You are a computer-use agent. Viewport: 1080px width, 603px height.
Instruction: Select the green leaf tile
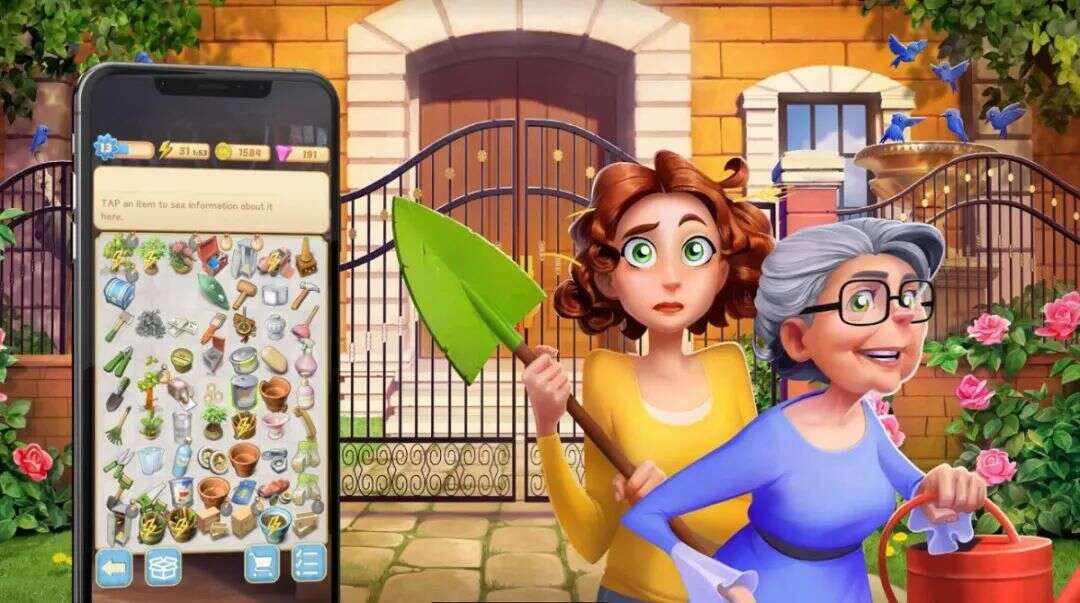coord(213,290)
